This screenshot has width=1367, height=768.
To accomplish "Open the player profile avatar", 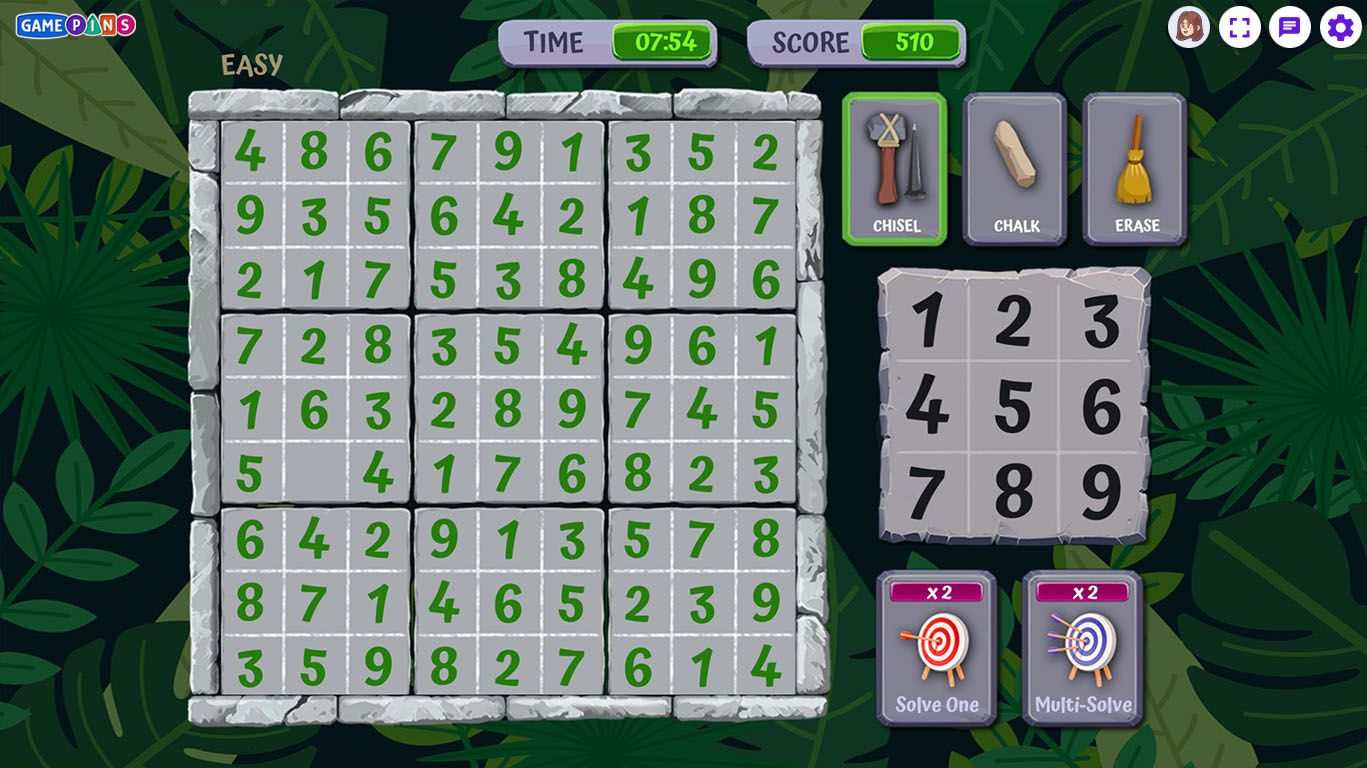I will (1189, 27).
